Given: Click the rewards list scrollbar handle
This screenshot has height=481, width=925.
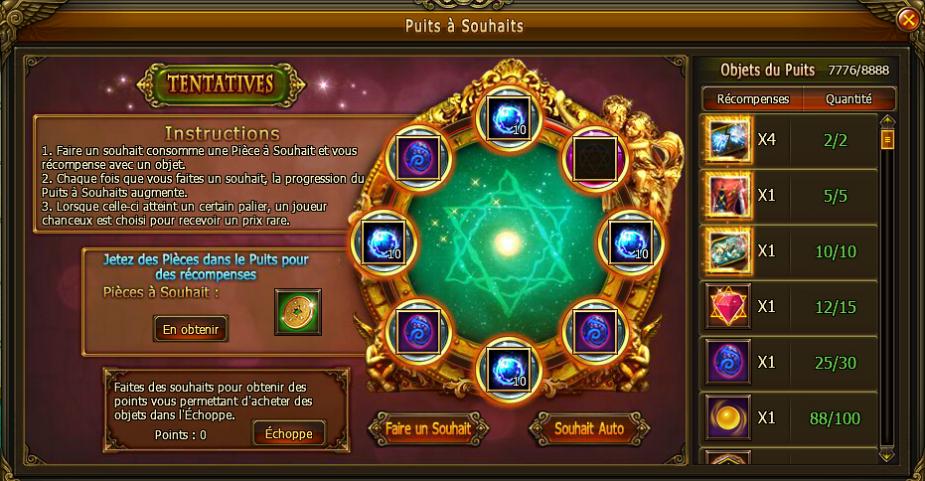Looking at the screenshot, I should 887,140.
